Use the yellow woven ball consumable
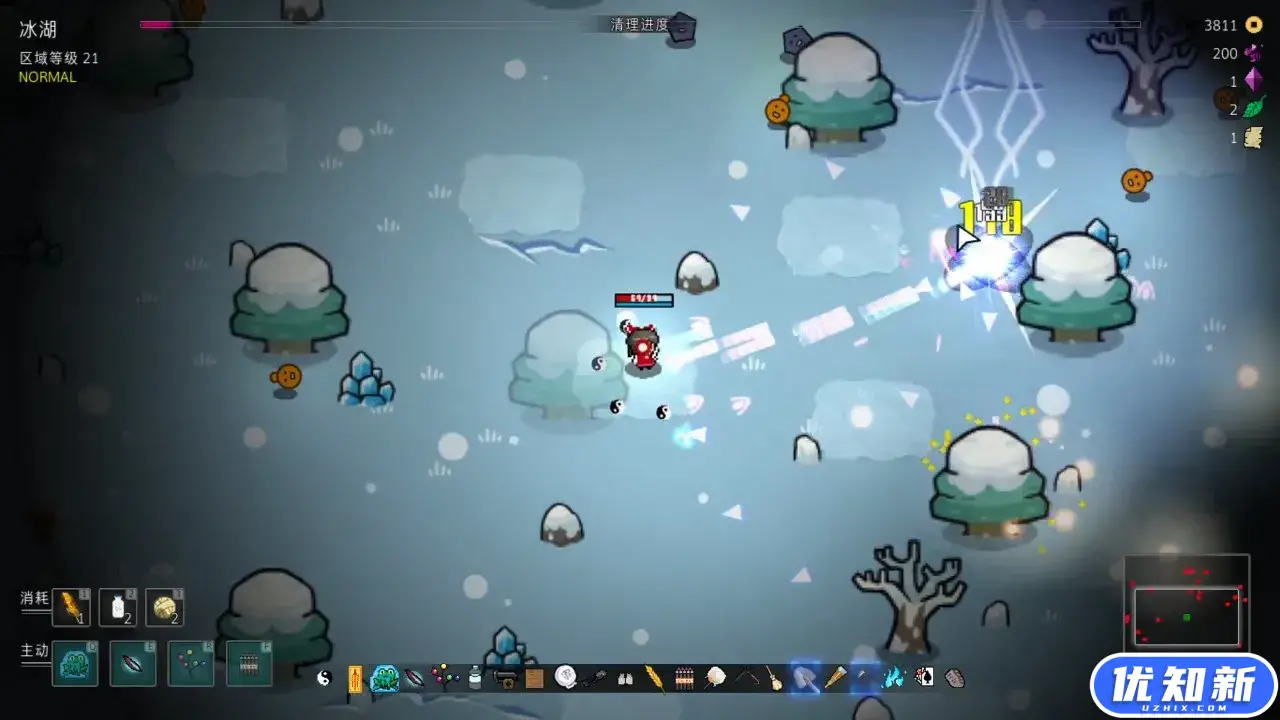Image resolution: width=1280 pixels, height=720 pixels. [x=165, y=607]
